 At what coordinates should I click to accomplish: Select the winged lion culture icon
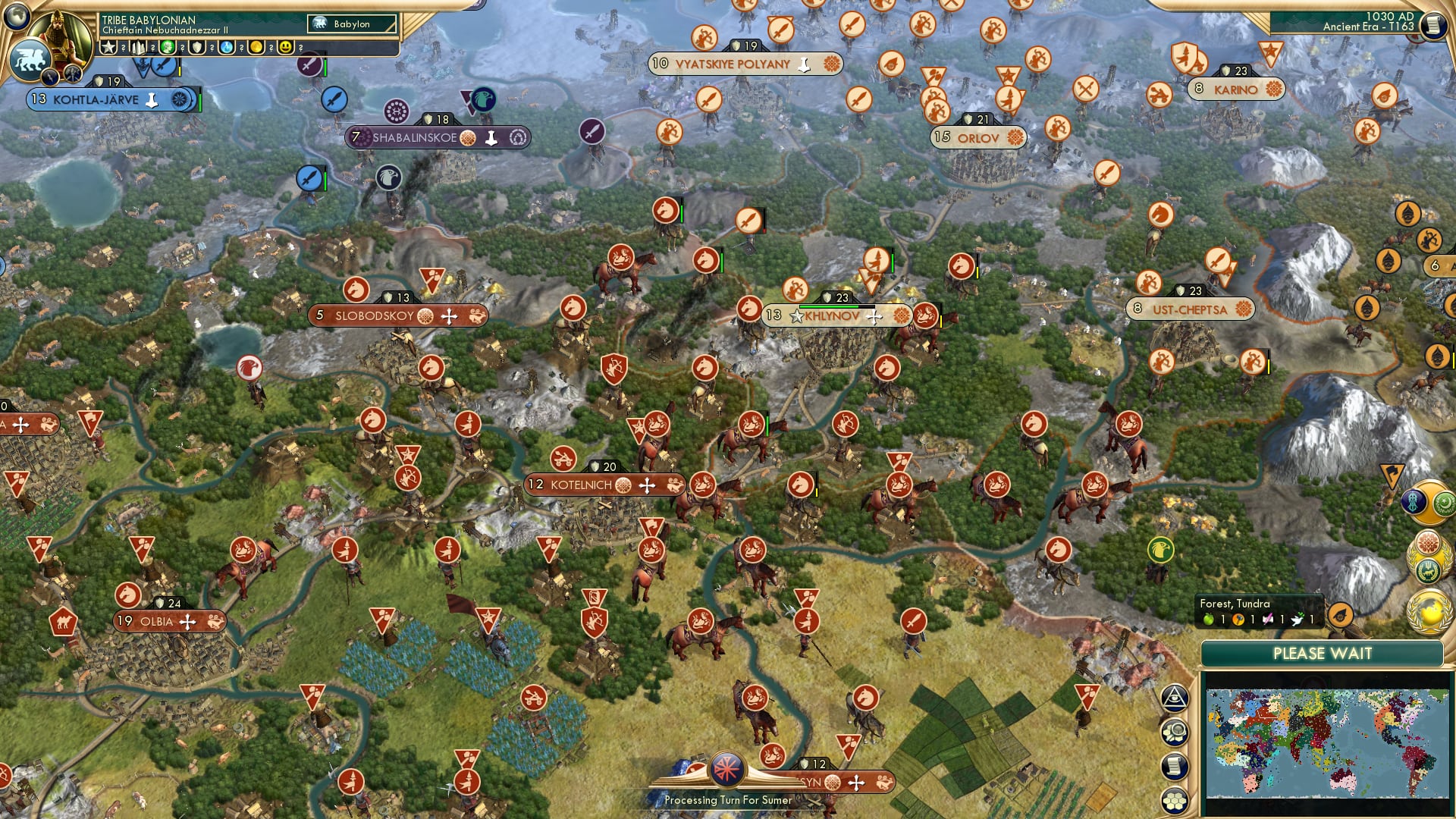[29, 61]
